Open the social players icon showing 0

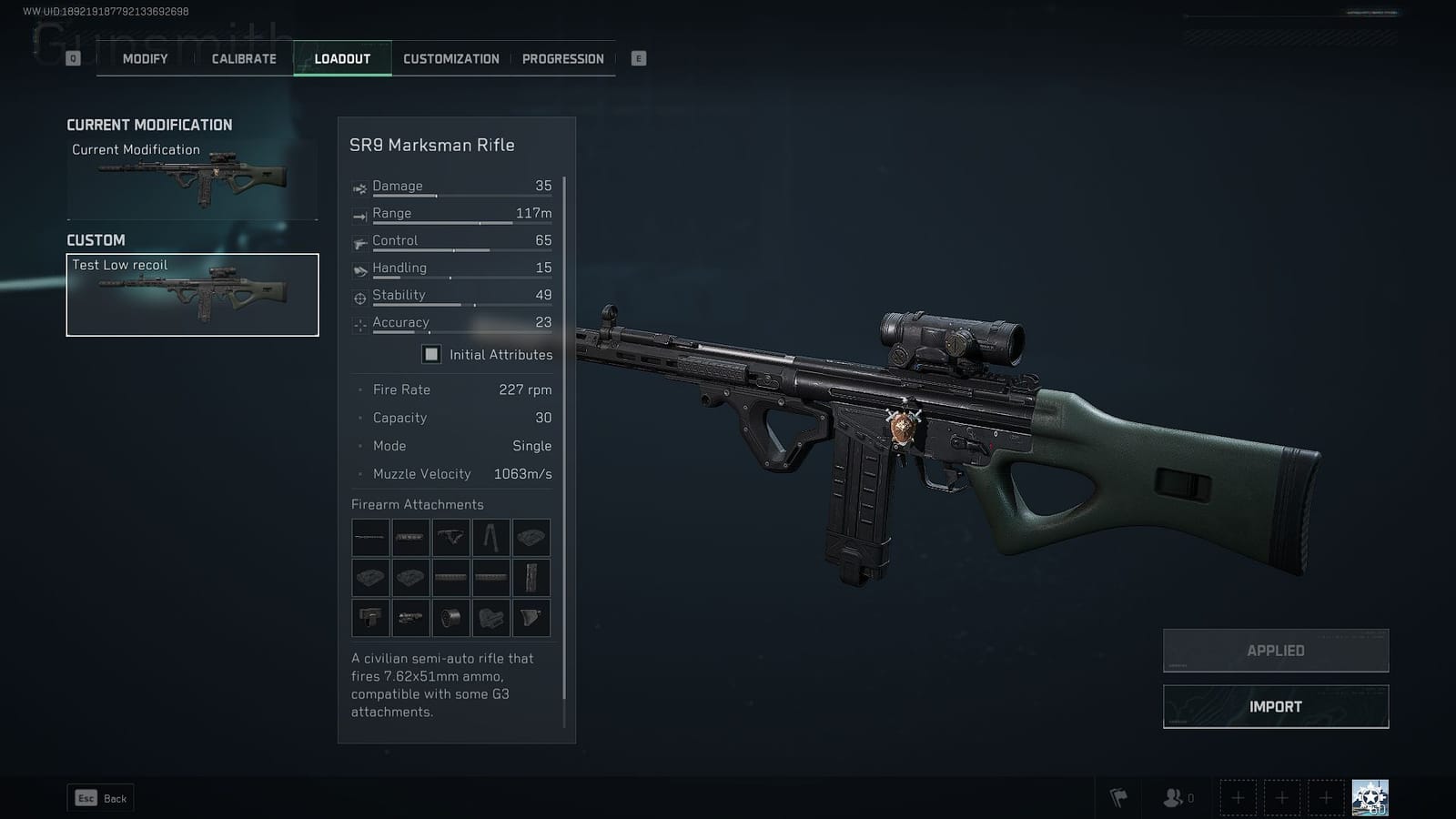tap(1172, 796)
